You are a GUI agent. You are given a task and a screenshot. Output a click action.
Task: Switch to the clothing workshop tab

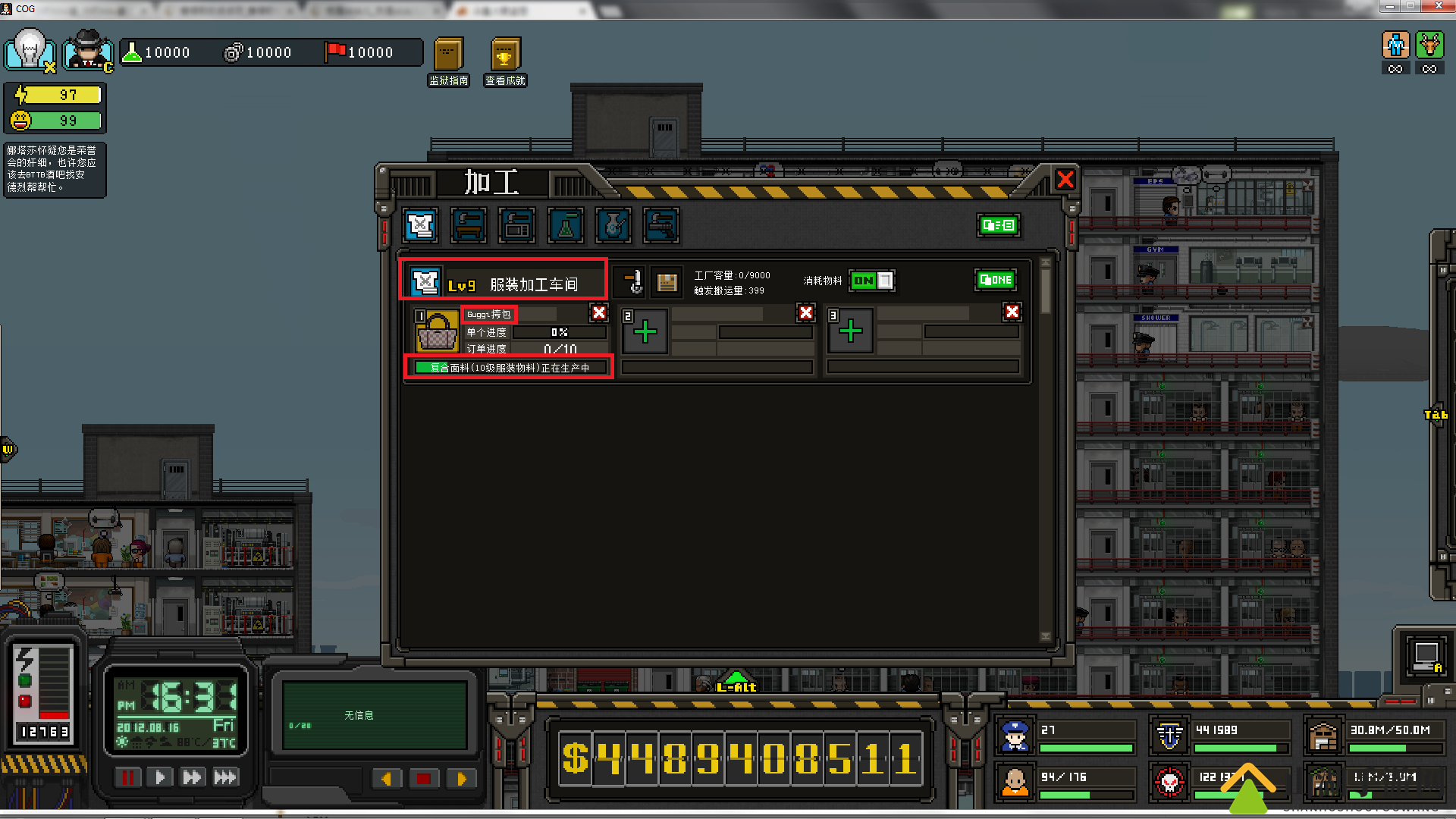pyautogui.click(x=420, y=225)
